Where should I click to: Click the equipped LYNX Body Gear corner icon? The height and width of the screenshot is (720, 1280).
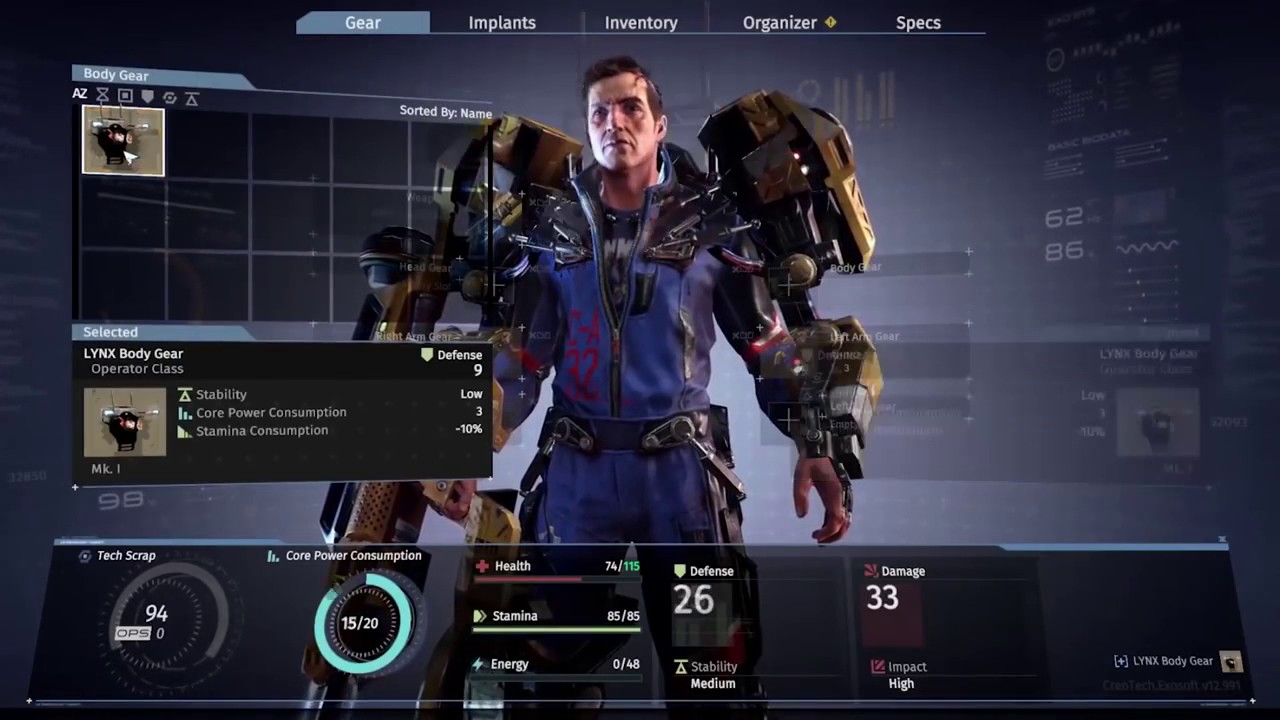(x=1231, y=661)
